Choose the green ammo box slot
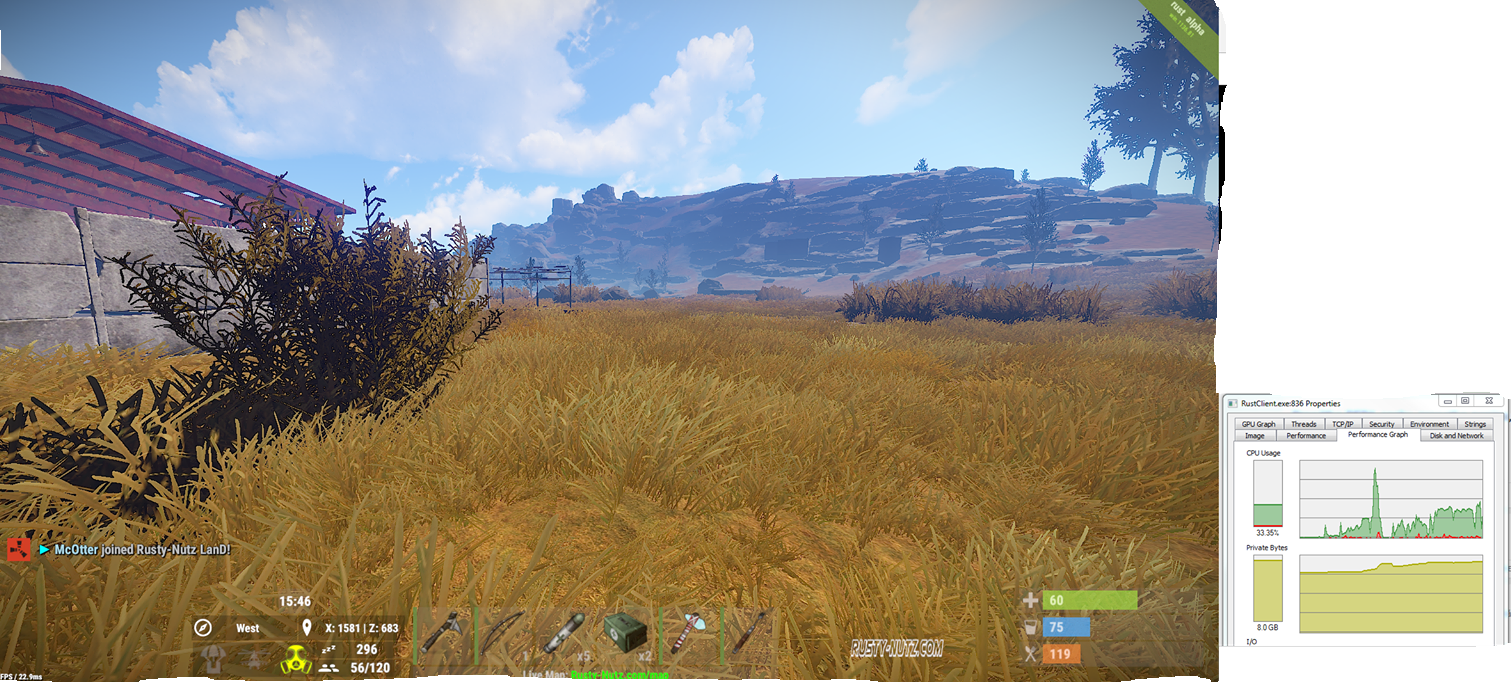This screenshot has height=686, width=1511. pos(628,634)
